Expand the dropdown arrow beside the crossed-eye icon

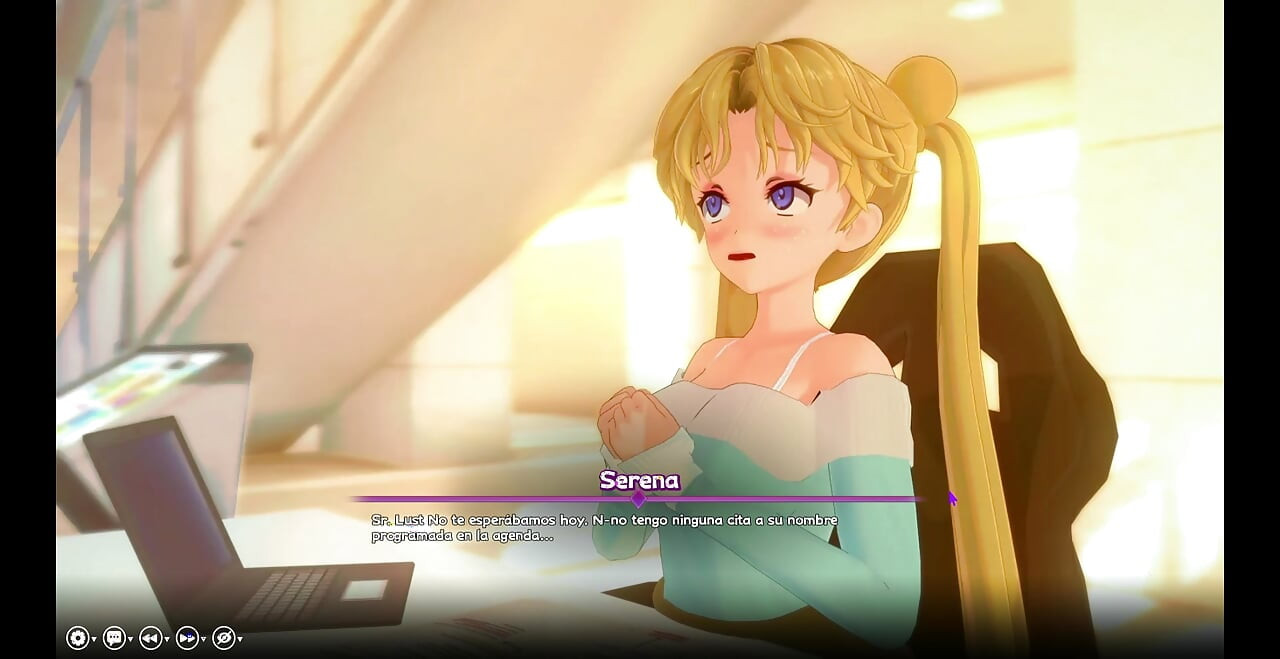(240, 639)
